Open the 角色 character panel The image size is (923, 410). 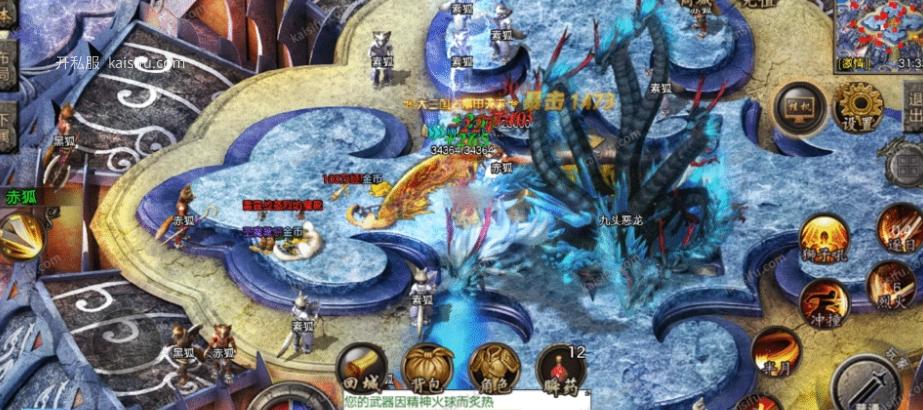tap(492, 368)
